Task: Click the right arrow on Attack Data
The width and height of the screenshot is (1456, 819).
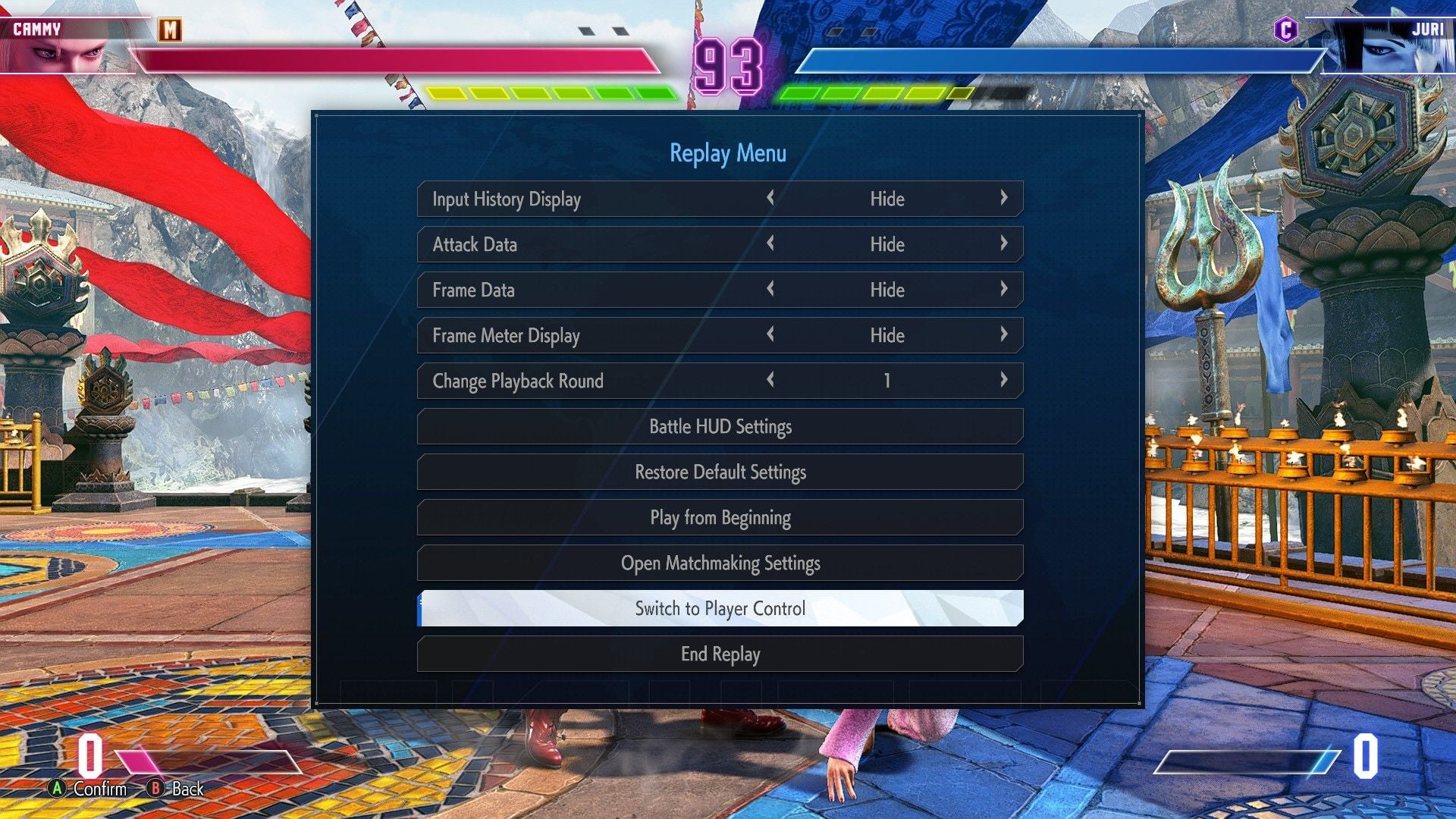Action: click(x=1005, y=244)
